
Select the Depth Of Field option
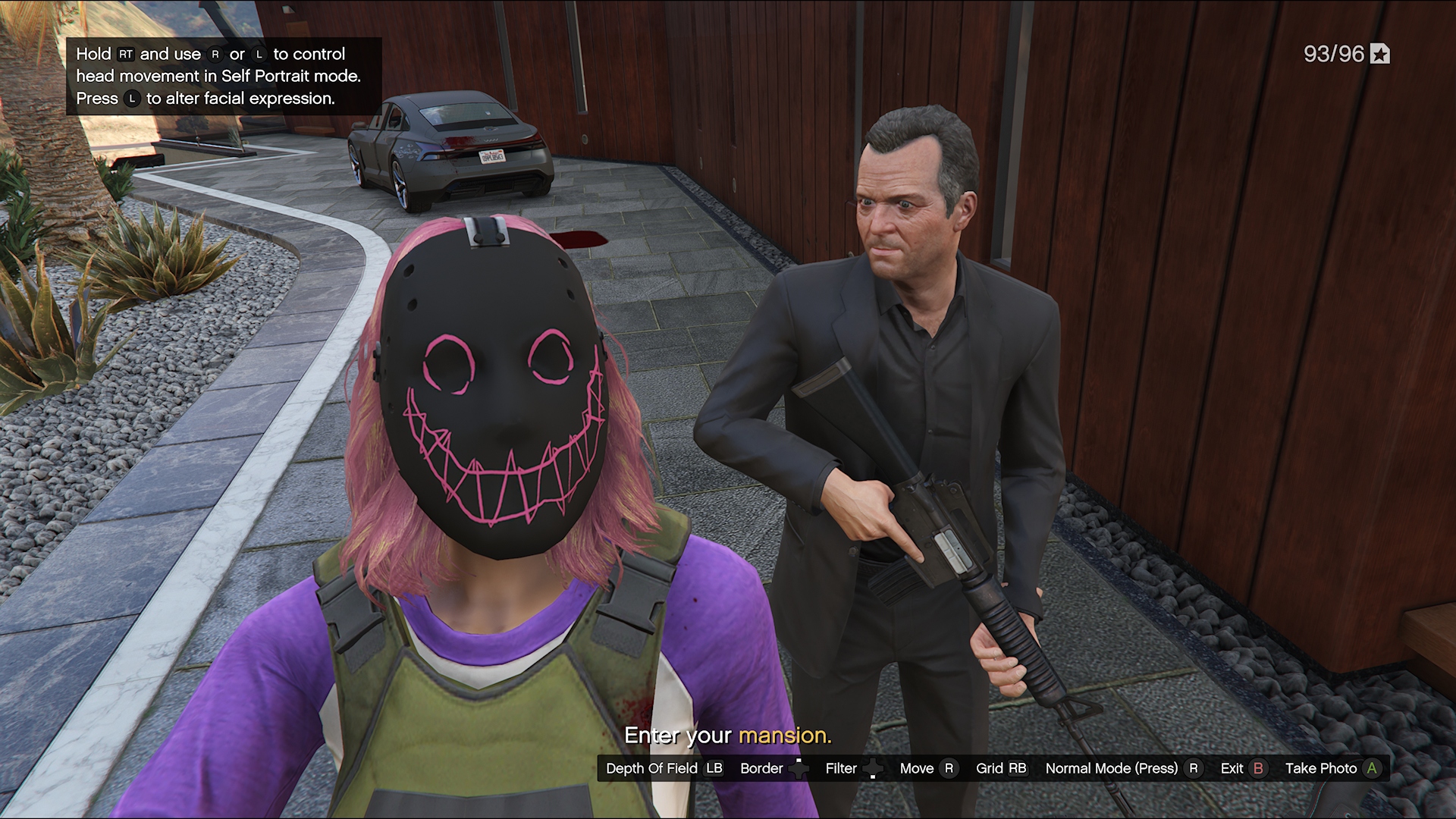tap(664, 768)
